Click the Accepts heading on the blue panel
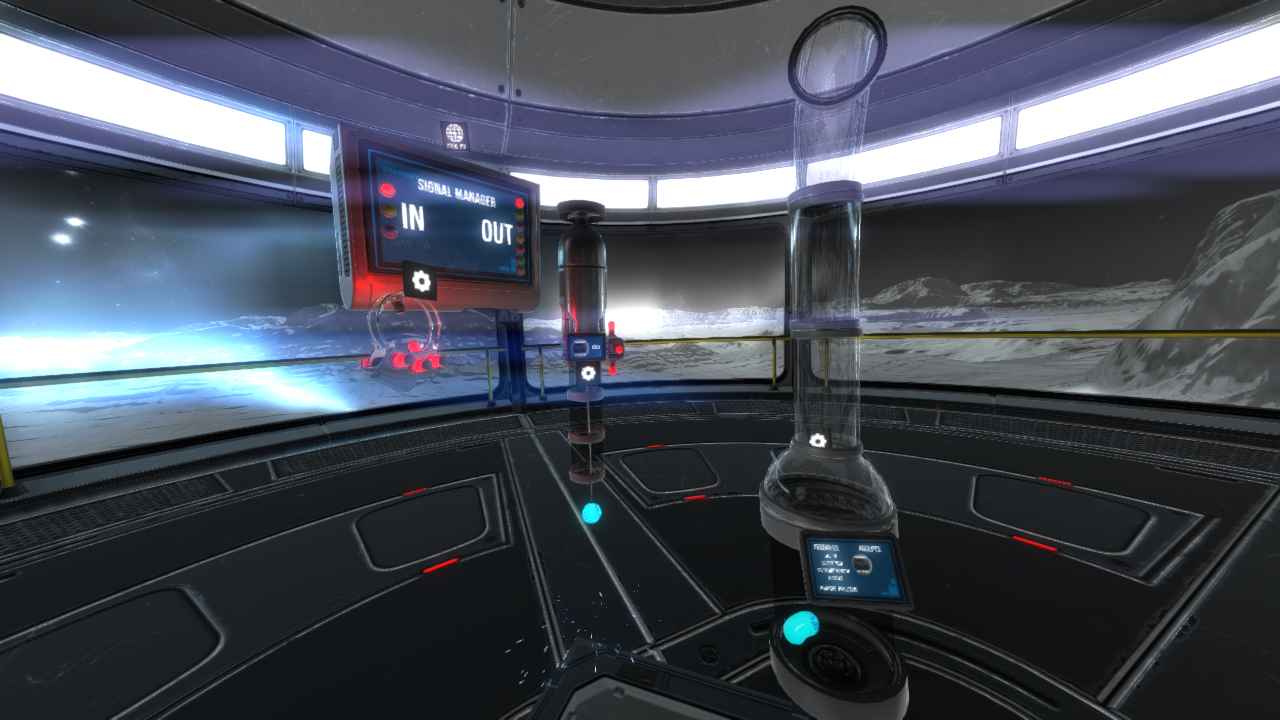The image size is (1280, 720). click(x=870, y=548)
